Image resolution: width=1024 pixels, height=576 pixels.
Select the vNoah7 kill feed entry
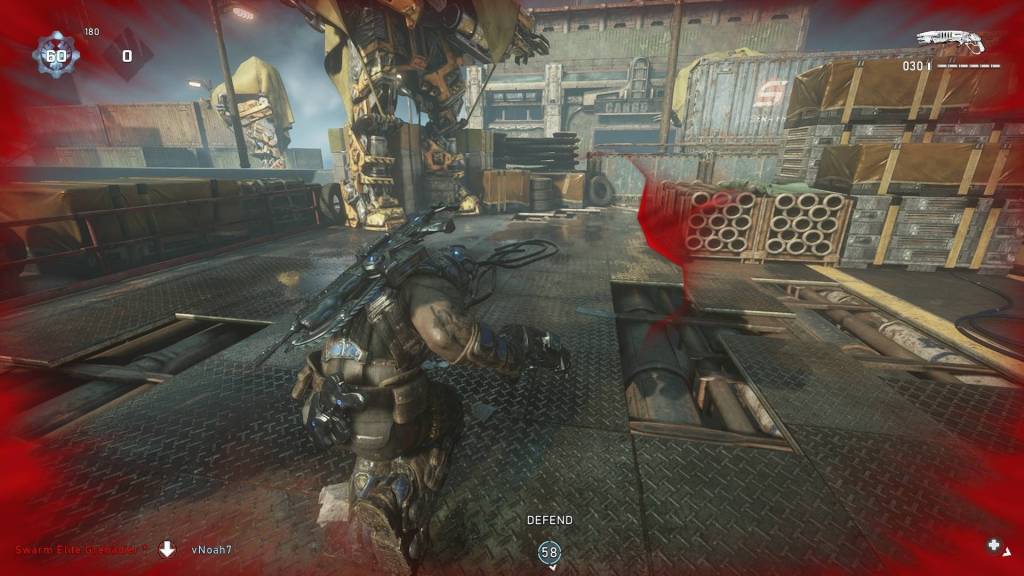point(211,549)
